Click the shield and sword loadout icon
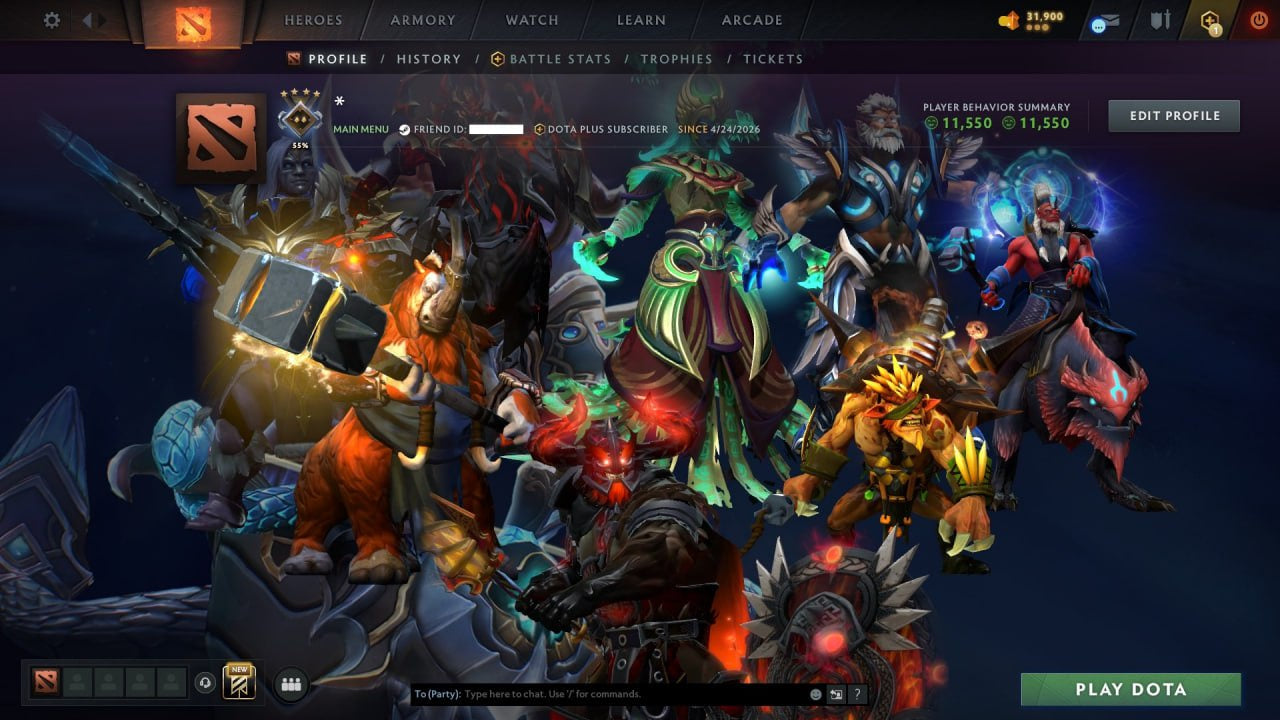Viewport: 1280px width, 720px height. tap(1160, 18)
